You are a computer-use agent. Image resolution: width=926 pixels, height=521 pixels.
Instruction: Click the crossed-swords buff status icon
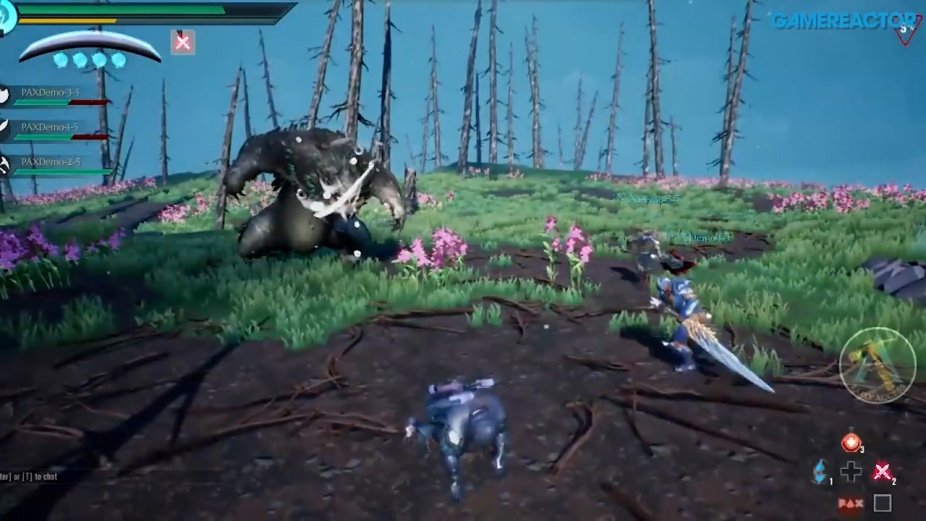pyautogui.click(x=182, y=41)
